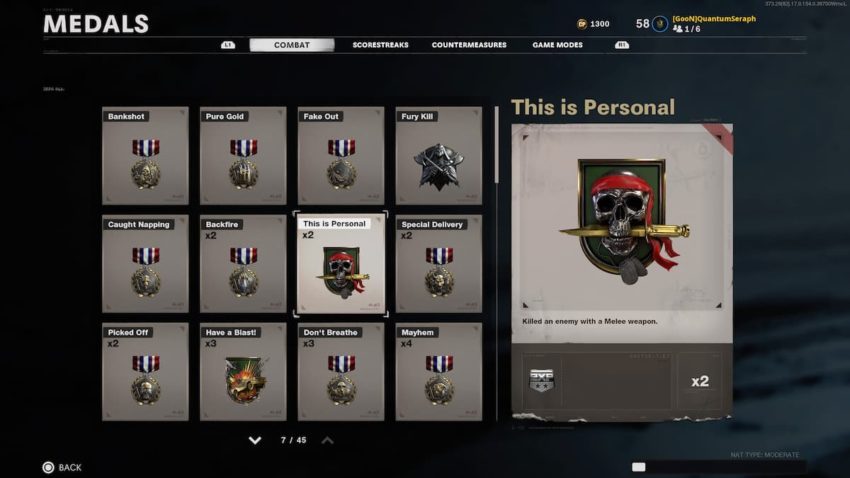Select the Caught Napping medal

pyautogui.click(x=145, y=264)
